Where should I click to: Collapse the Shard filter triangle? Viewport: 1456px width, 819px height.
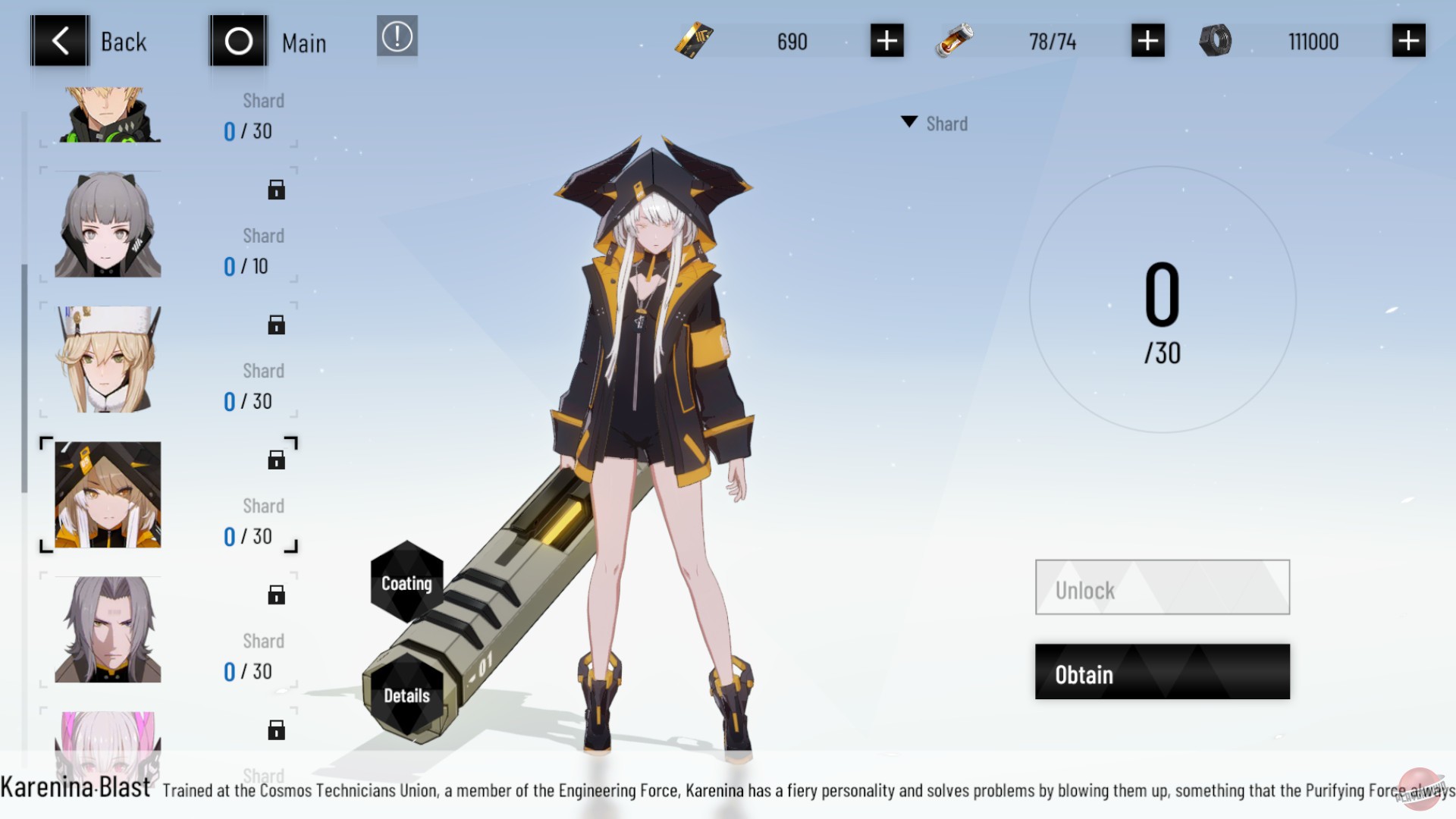coord(909,121)
